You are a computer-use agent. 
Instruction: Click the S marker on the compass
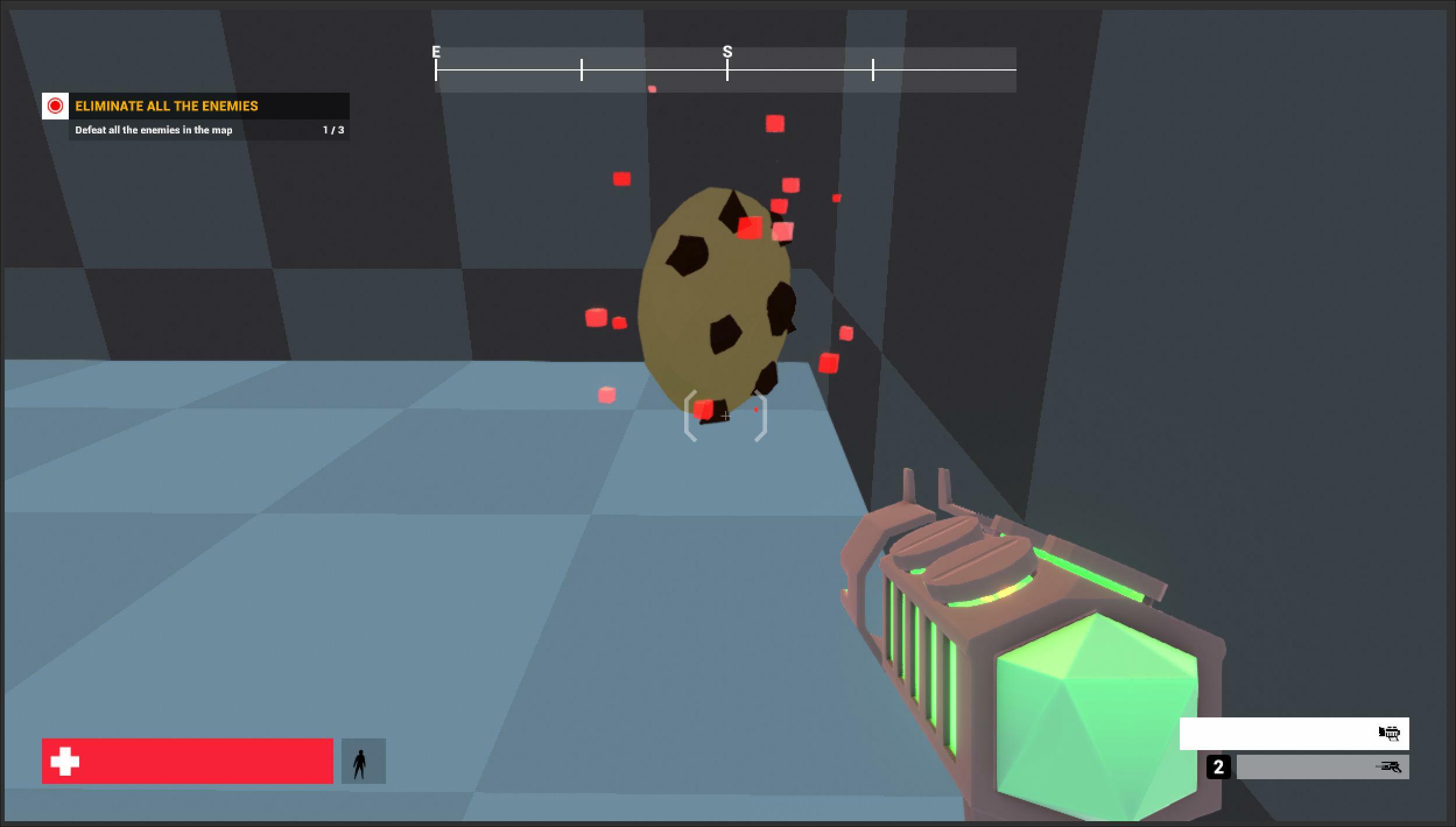coord(727,51)
